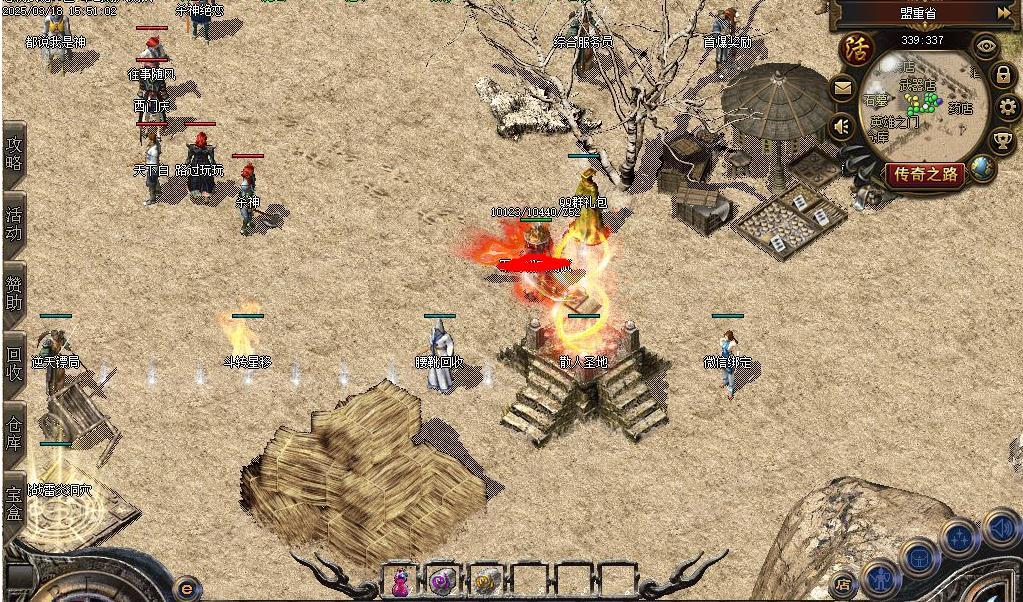Open the 店 shop icon
This screenshot has height=602, width=1023.
click(x=843, y=584)
